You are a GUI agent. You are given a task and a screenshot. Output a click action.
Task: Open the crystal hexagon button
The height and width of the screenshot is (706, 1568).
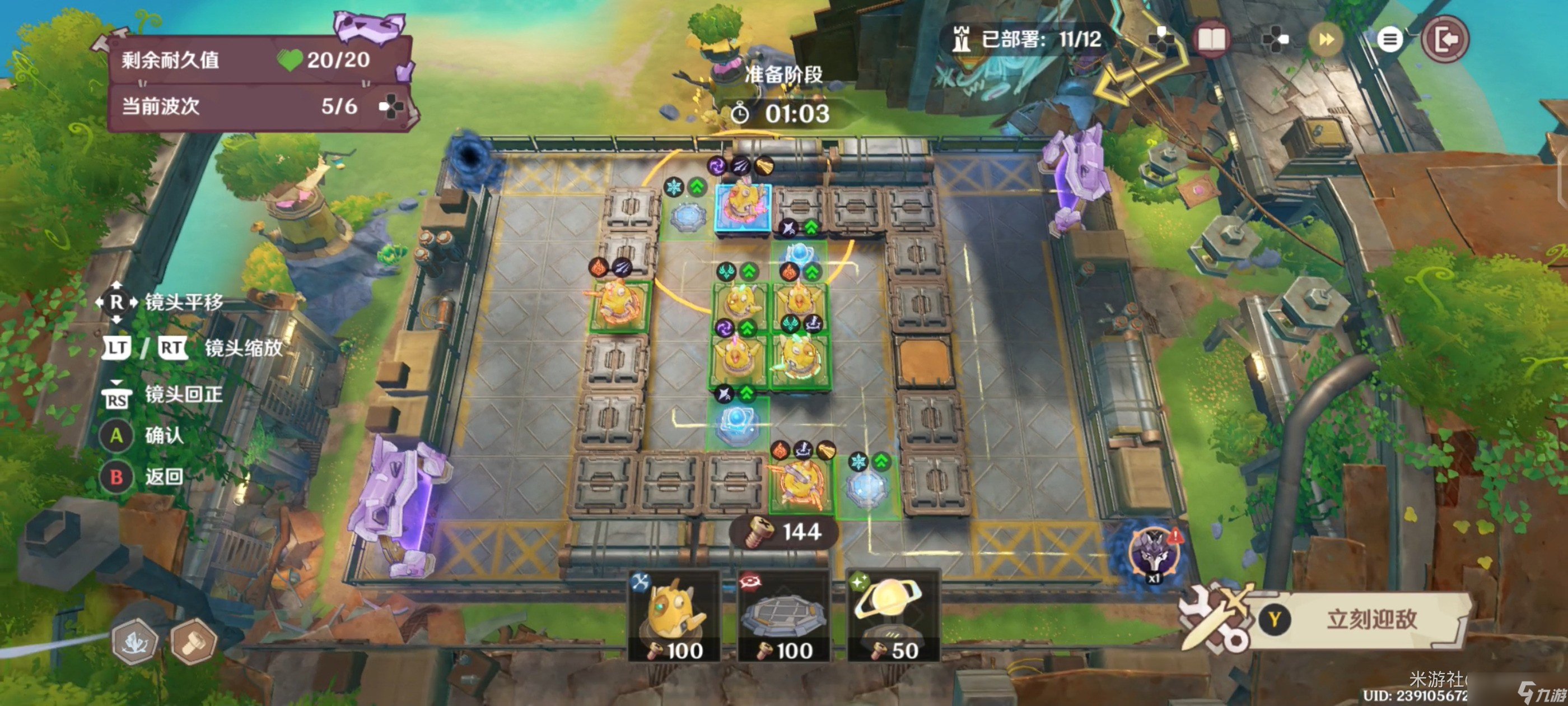point(134,641)
